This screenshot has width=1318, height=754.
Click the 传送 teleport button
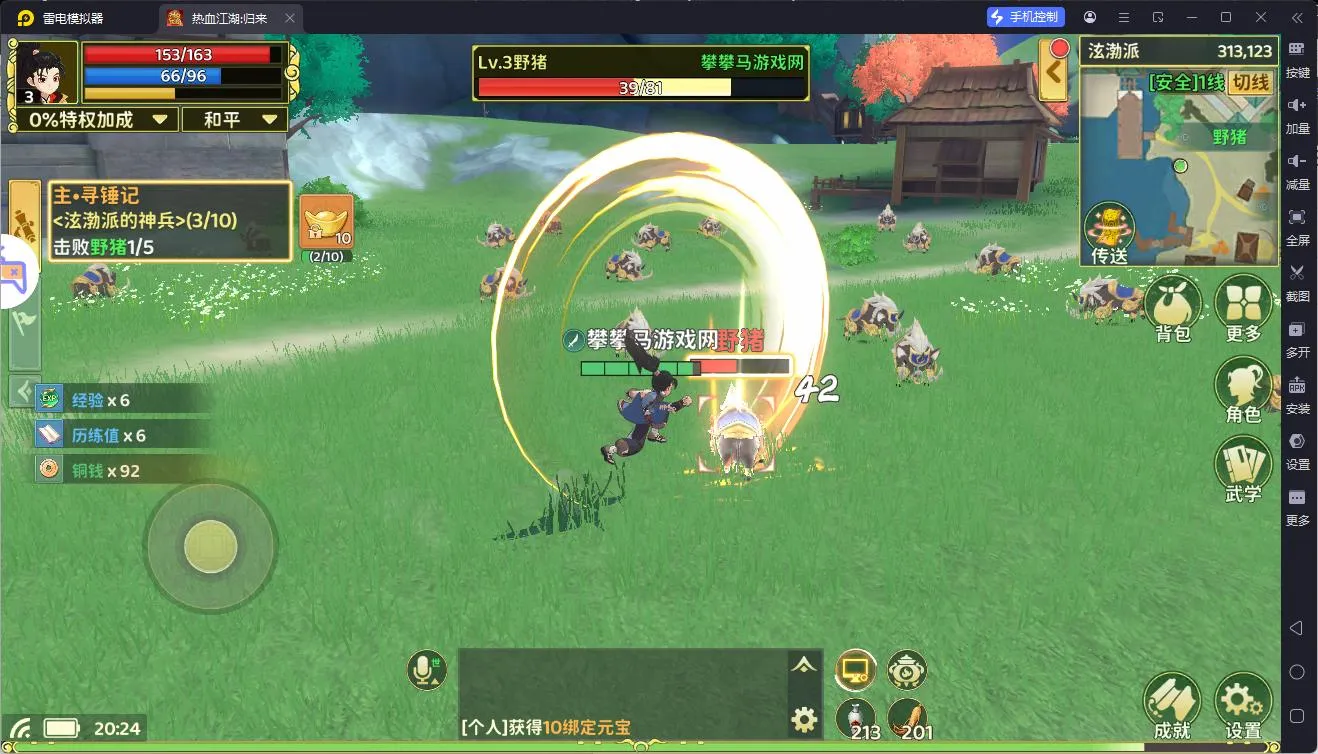(1110, 232)
